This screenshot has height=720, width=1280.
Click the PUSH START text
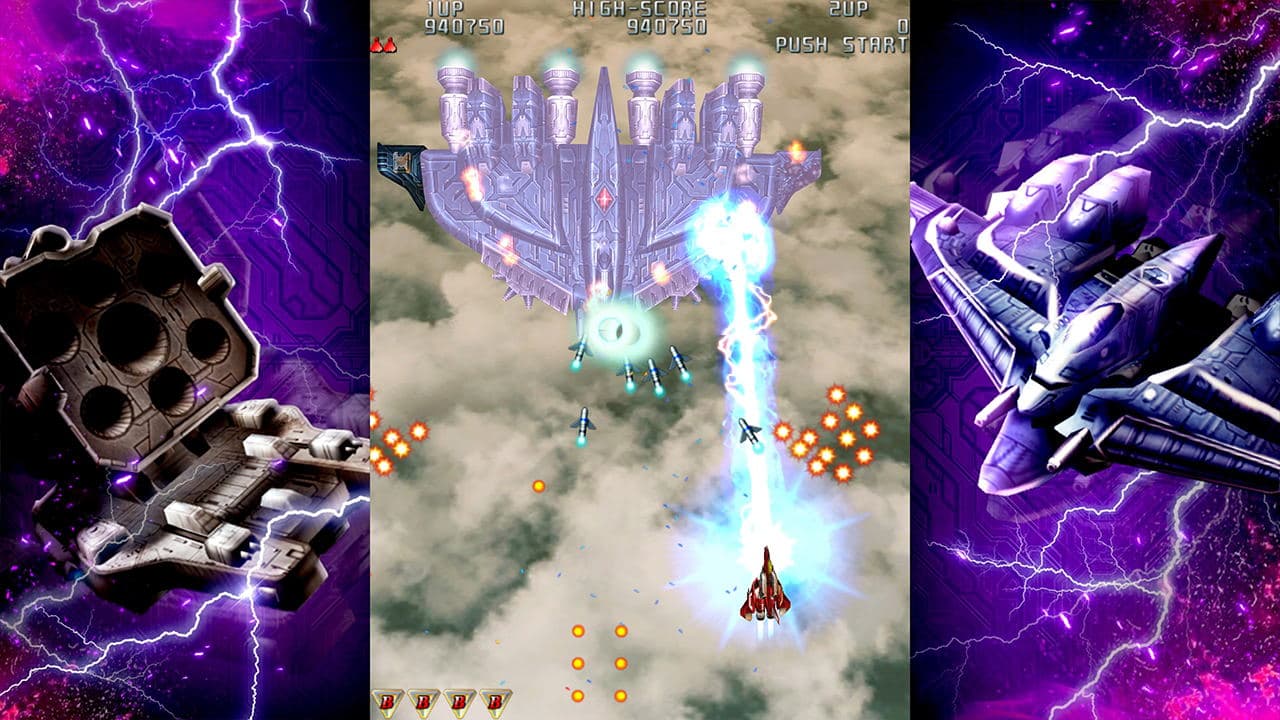840,42
